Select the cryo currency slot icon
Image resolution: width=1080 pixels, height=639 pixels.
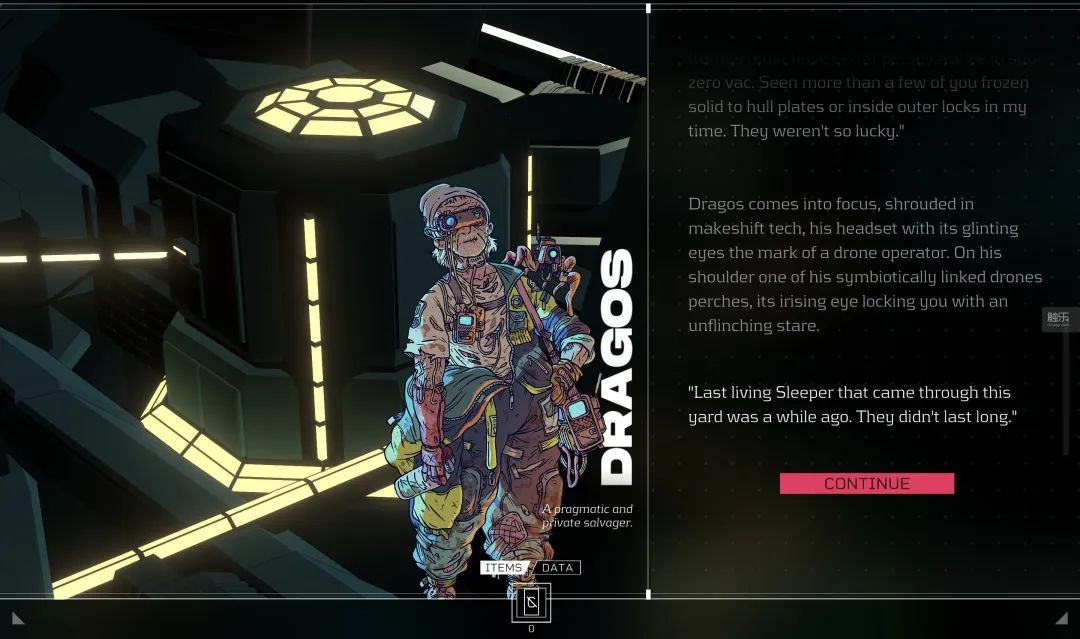(x=531, y=602)
